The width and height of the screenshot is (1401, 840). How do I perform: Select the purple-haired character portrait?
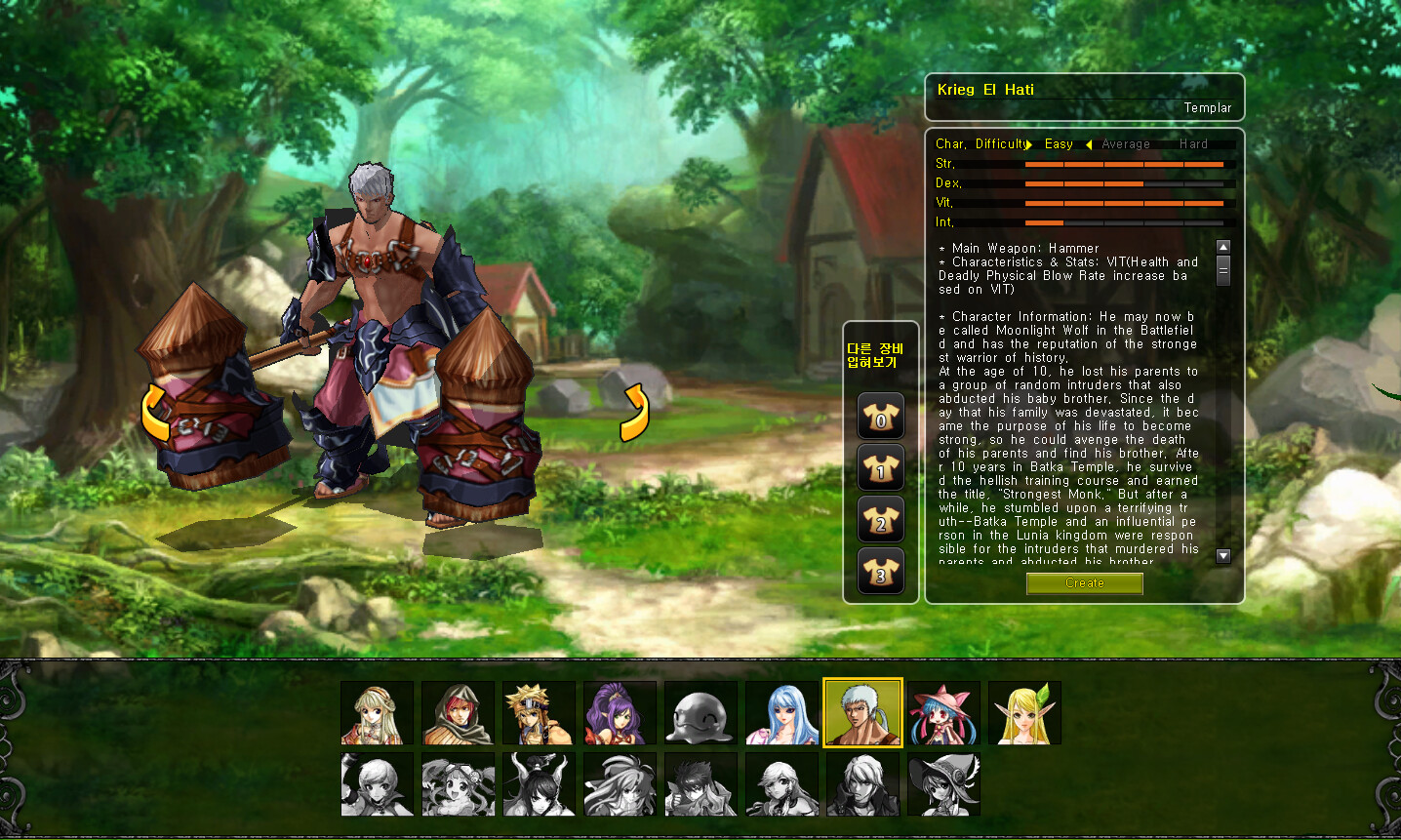[620, 713]
